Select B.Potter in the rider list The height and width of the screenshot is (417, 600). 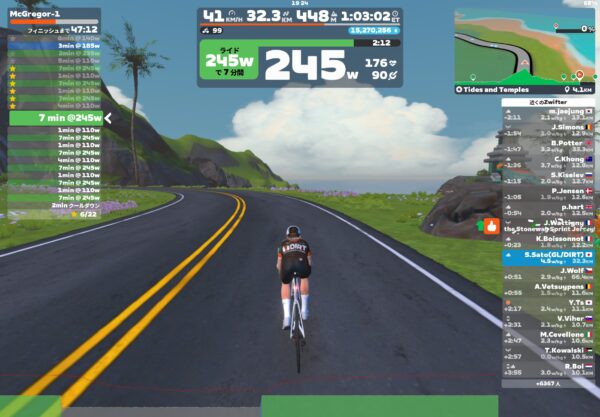[x=549, y=147]
